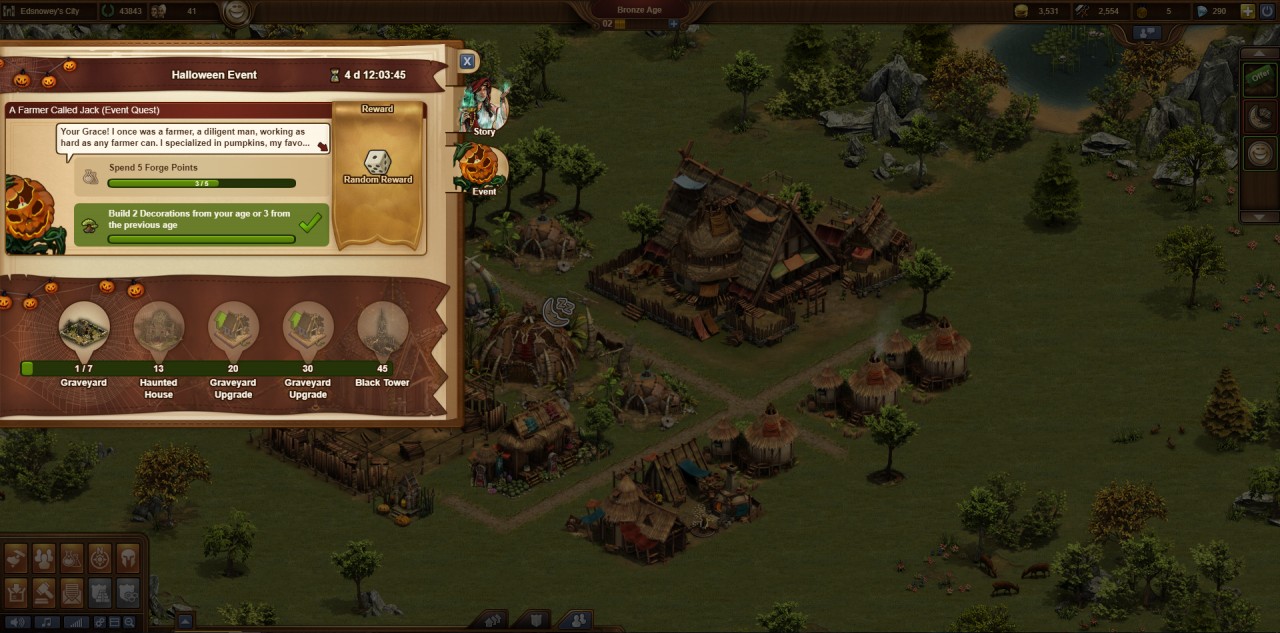
Task: Switch to the Story quest tab
Action: 484,110
